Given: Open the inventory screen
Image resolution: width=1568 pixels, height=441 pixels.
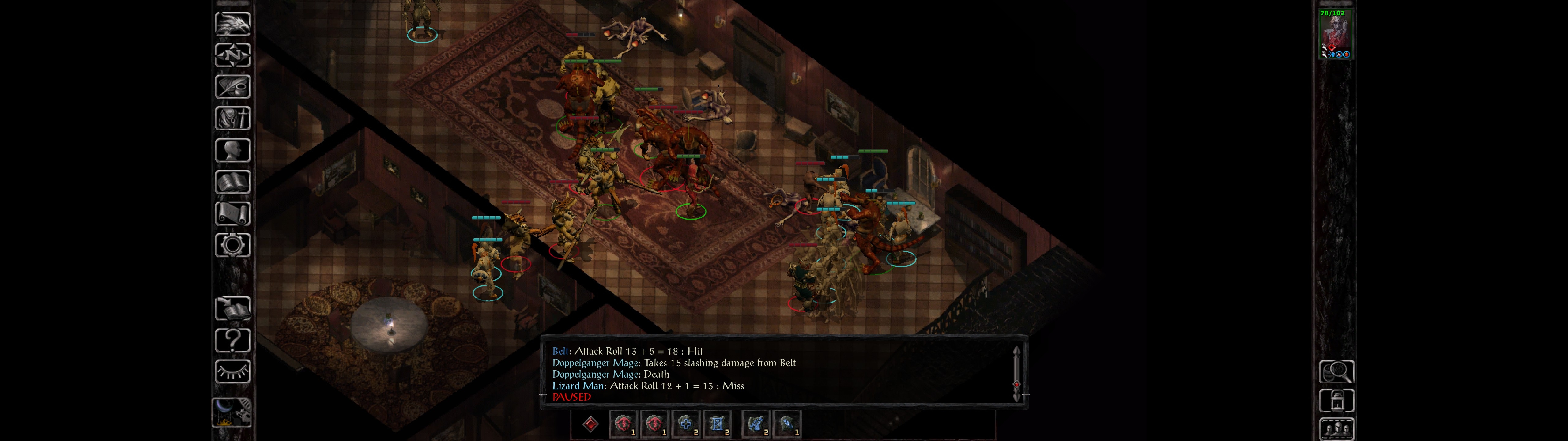Looking at the screenshot, I should tap(232, 119).
